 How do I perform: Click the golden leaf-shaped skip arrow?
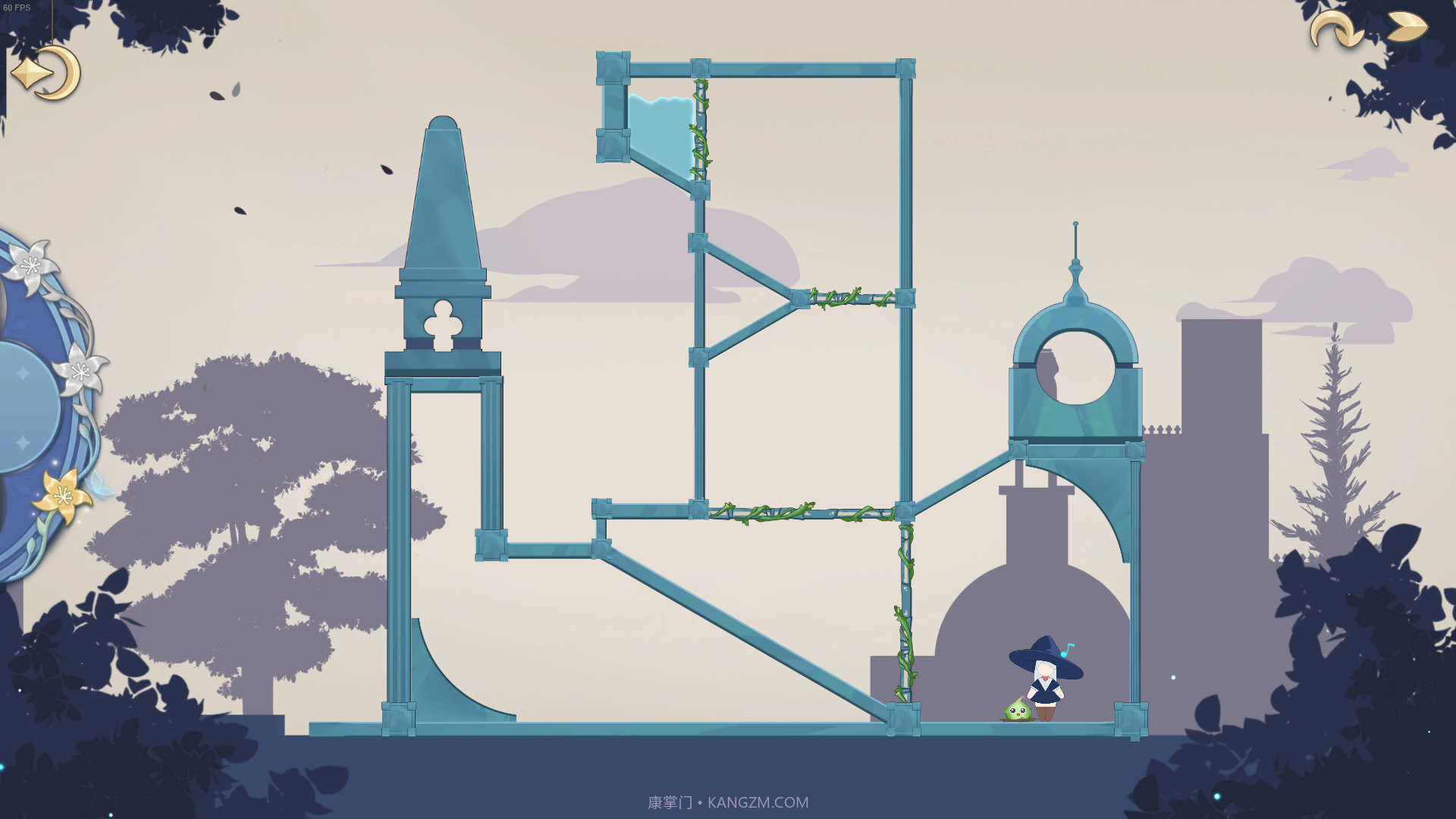[1407, 27]
